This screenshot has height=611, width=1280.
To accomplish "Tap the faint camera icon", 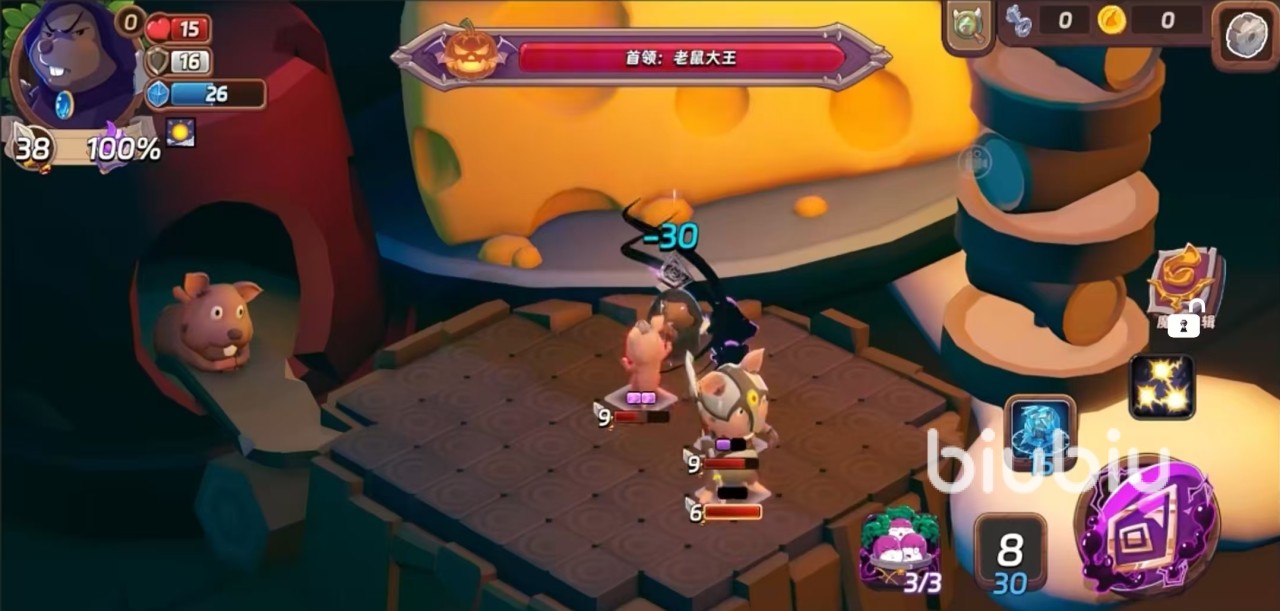I will [x=975, y=161].
